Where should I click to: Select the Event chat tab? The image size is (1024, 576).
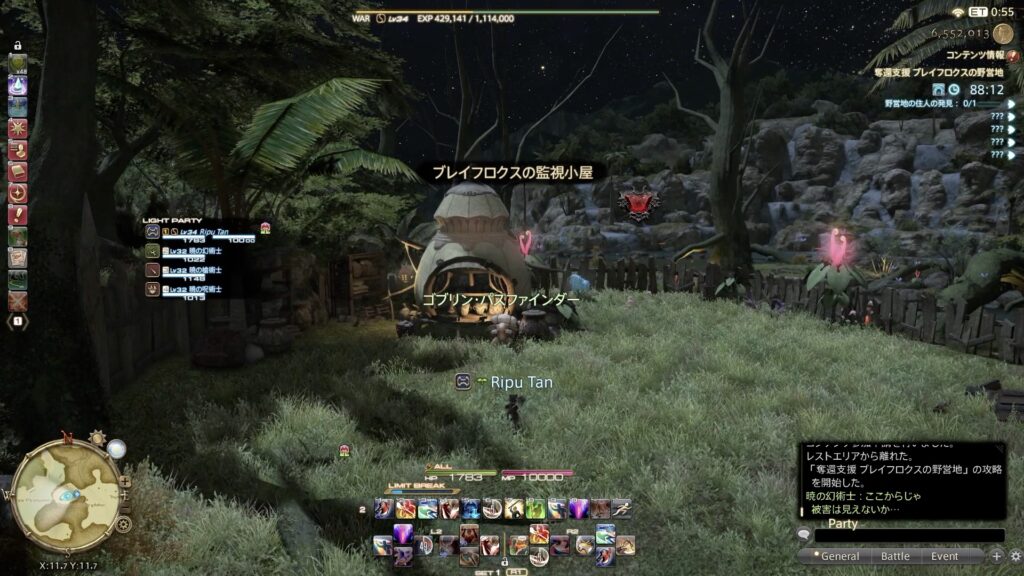coord(944,556)
